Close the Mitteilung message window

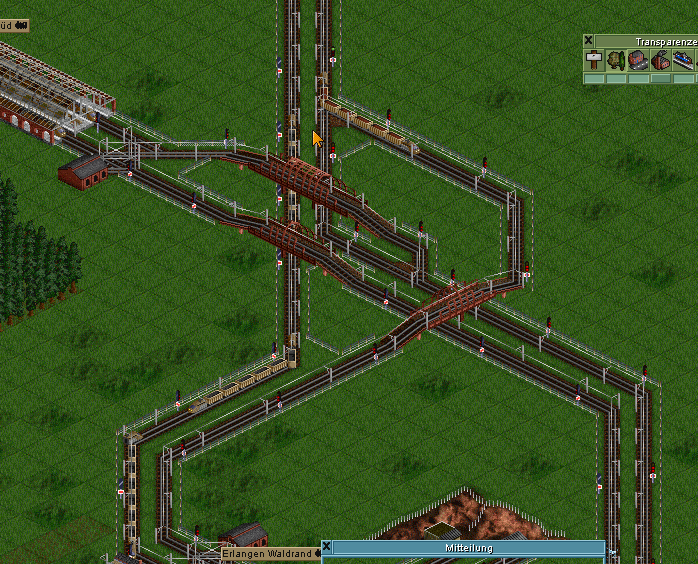(327, 548)
